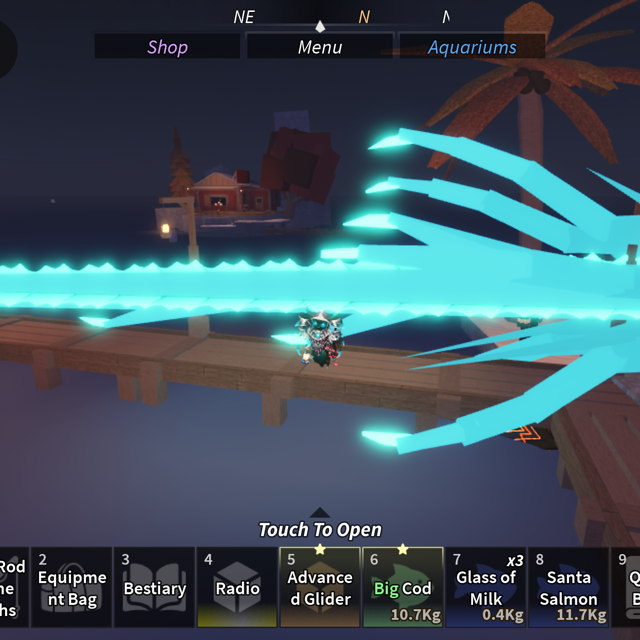Select the Equipment Bag hotbar slot
The height and width of the screenshot is (640, 640).
pyautogui.click(x=72, y=587)
